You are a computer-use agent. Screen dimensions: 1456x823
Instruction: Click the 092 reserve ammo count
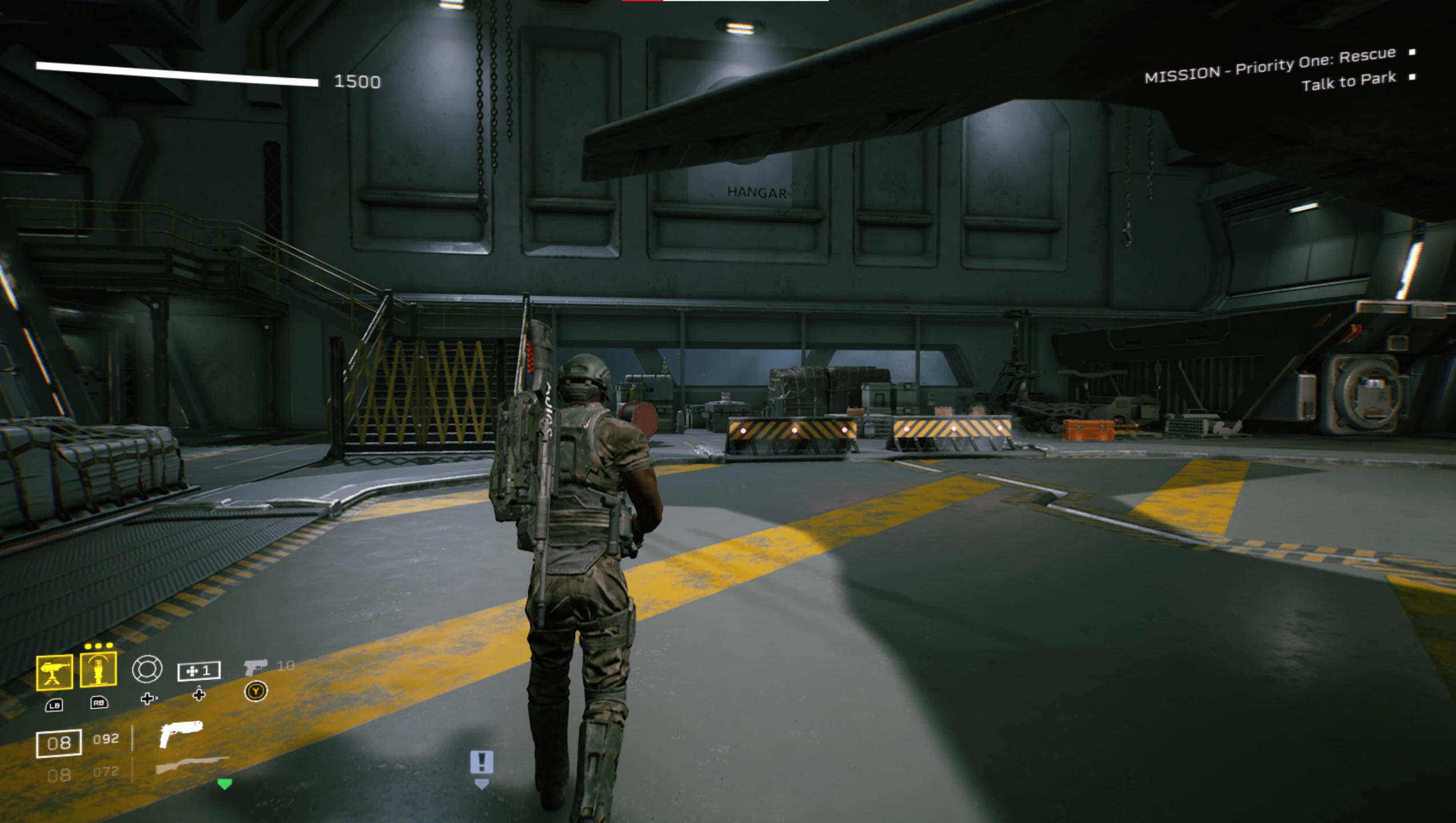106,739
